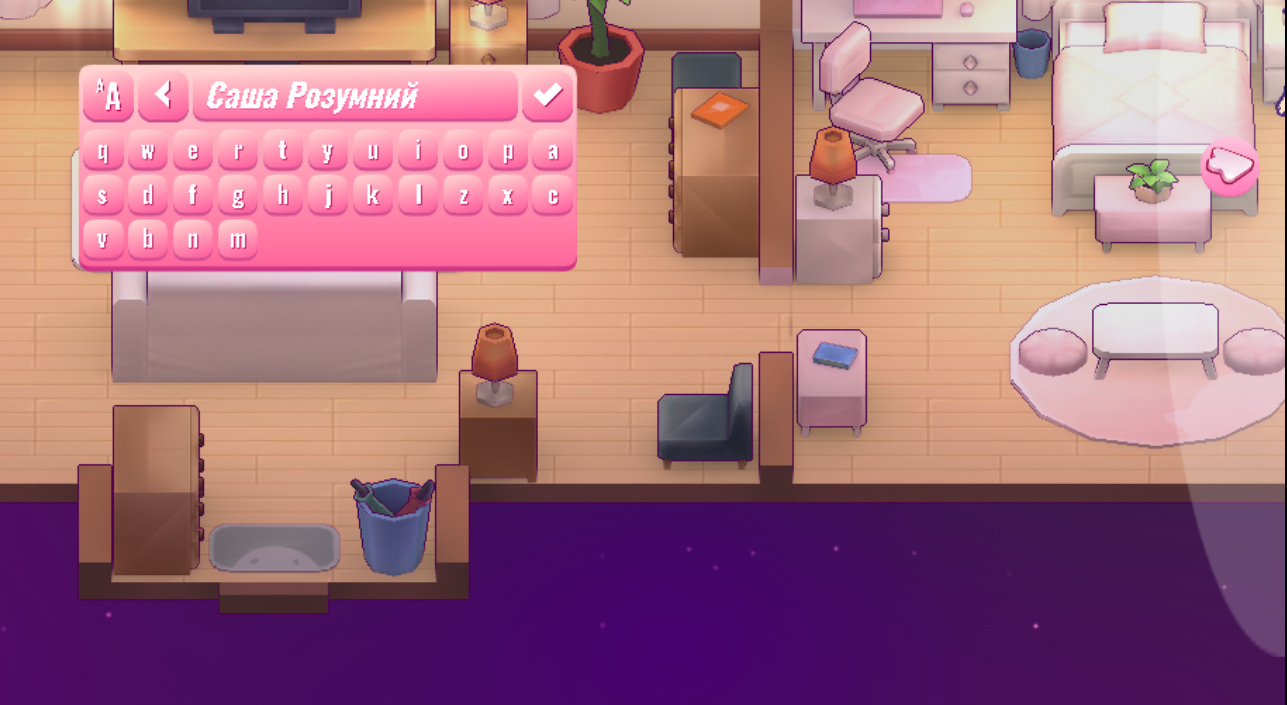The width and height of the screenshot is (1287, 705).
Task: Click the k key
Action: 373,195
